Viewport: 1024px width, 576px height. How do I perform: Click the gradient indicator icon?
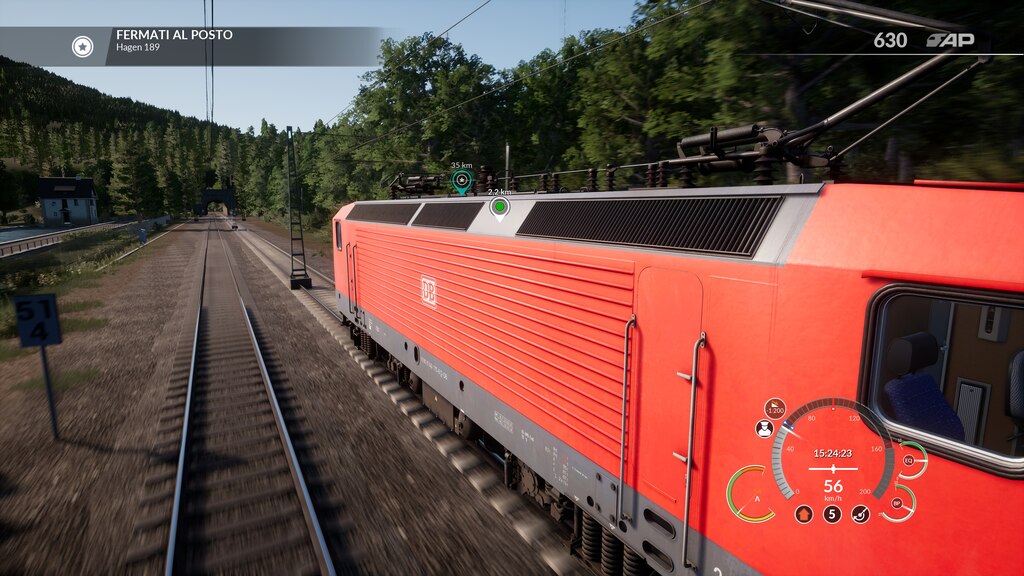775,408
